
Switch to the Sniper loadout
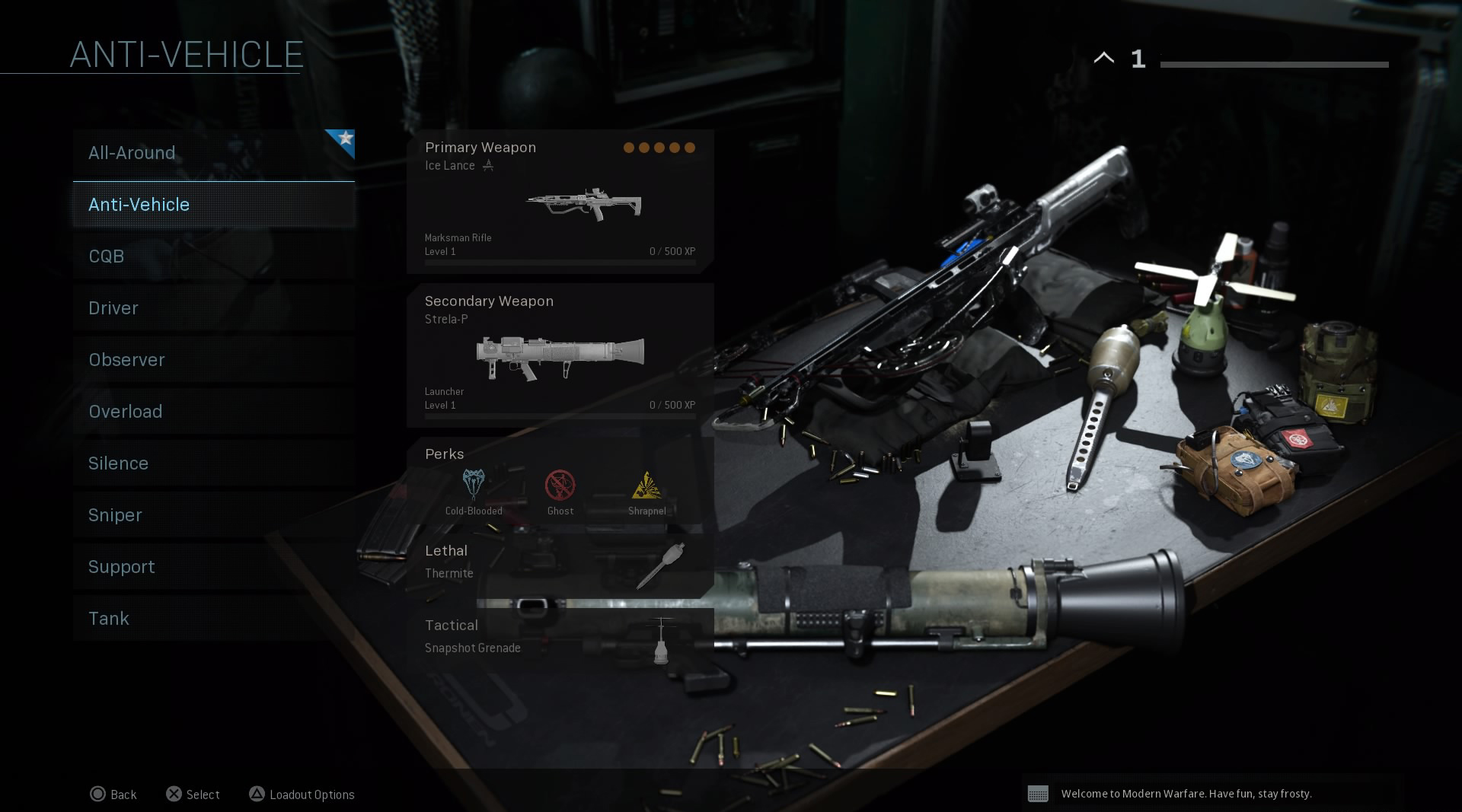[x=213, y=515]
